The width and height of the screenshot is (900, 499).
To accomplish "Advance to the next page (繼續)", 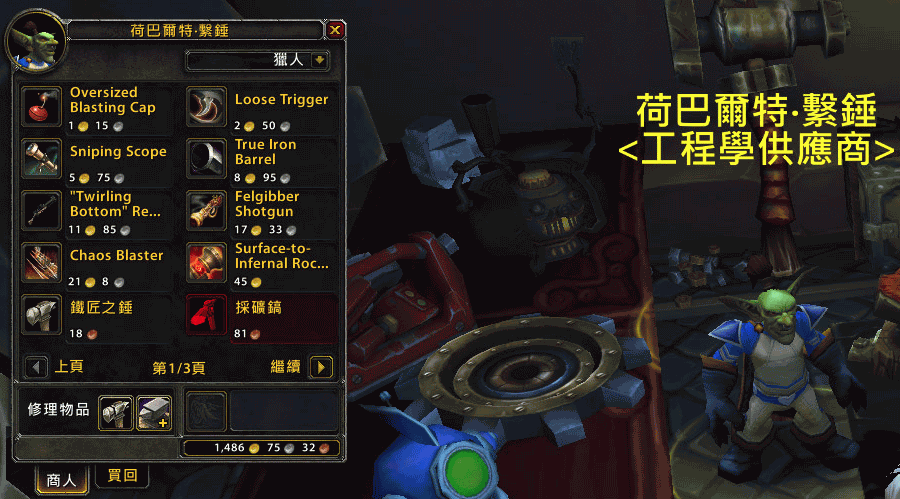I will 321,367.
